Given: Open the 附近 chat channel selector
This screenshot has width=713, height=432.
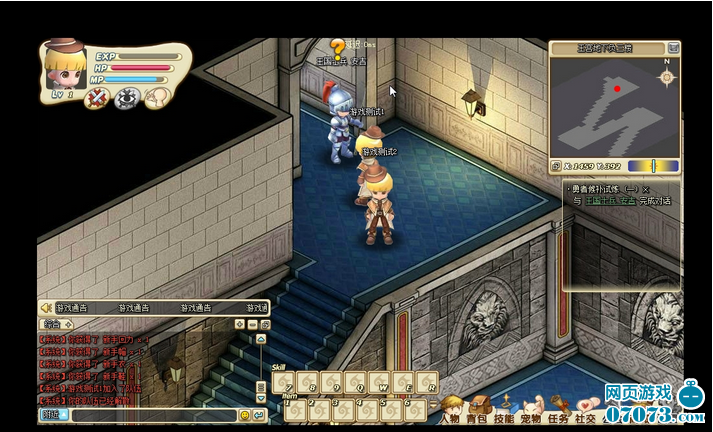Looking at the screenshot, I should pyautogui.click(x=51, y=414).
